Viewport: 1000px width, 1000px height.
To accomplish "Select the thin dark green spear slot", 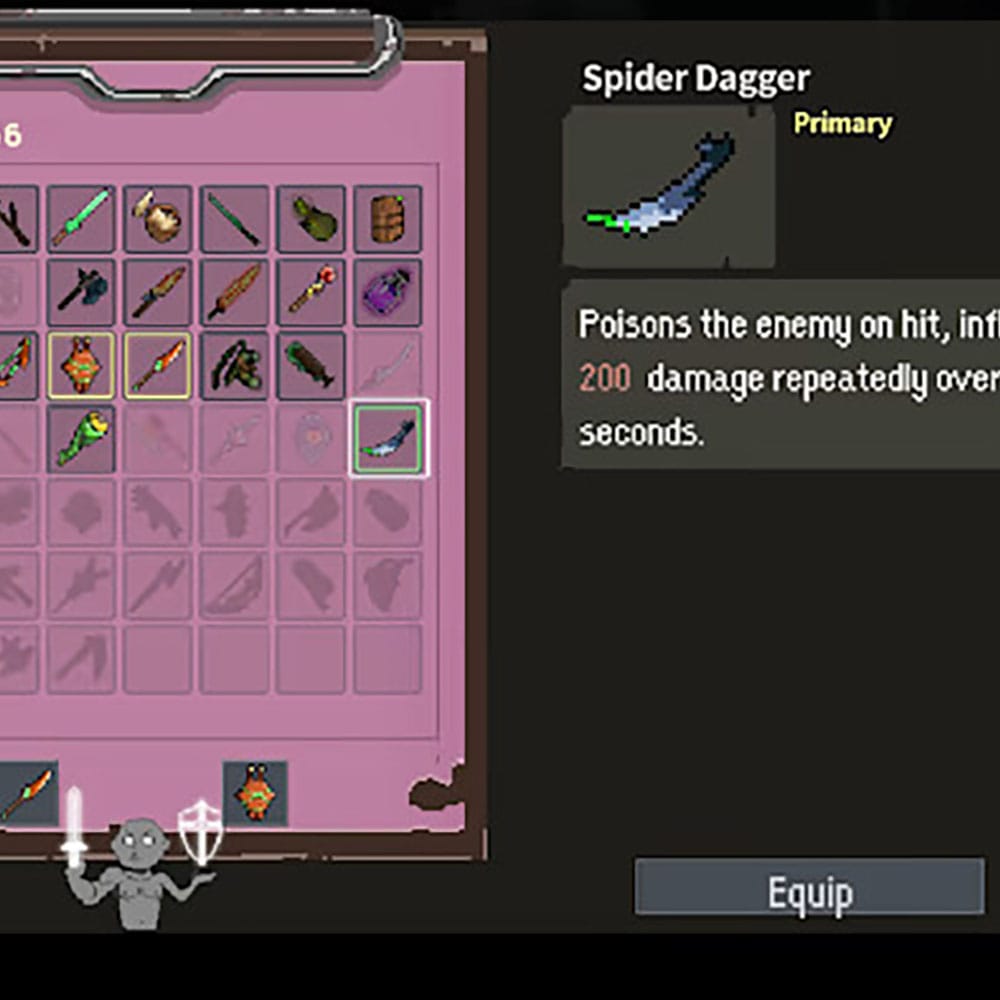I will coord(234,219).
